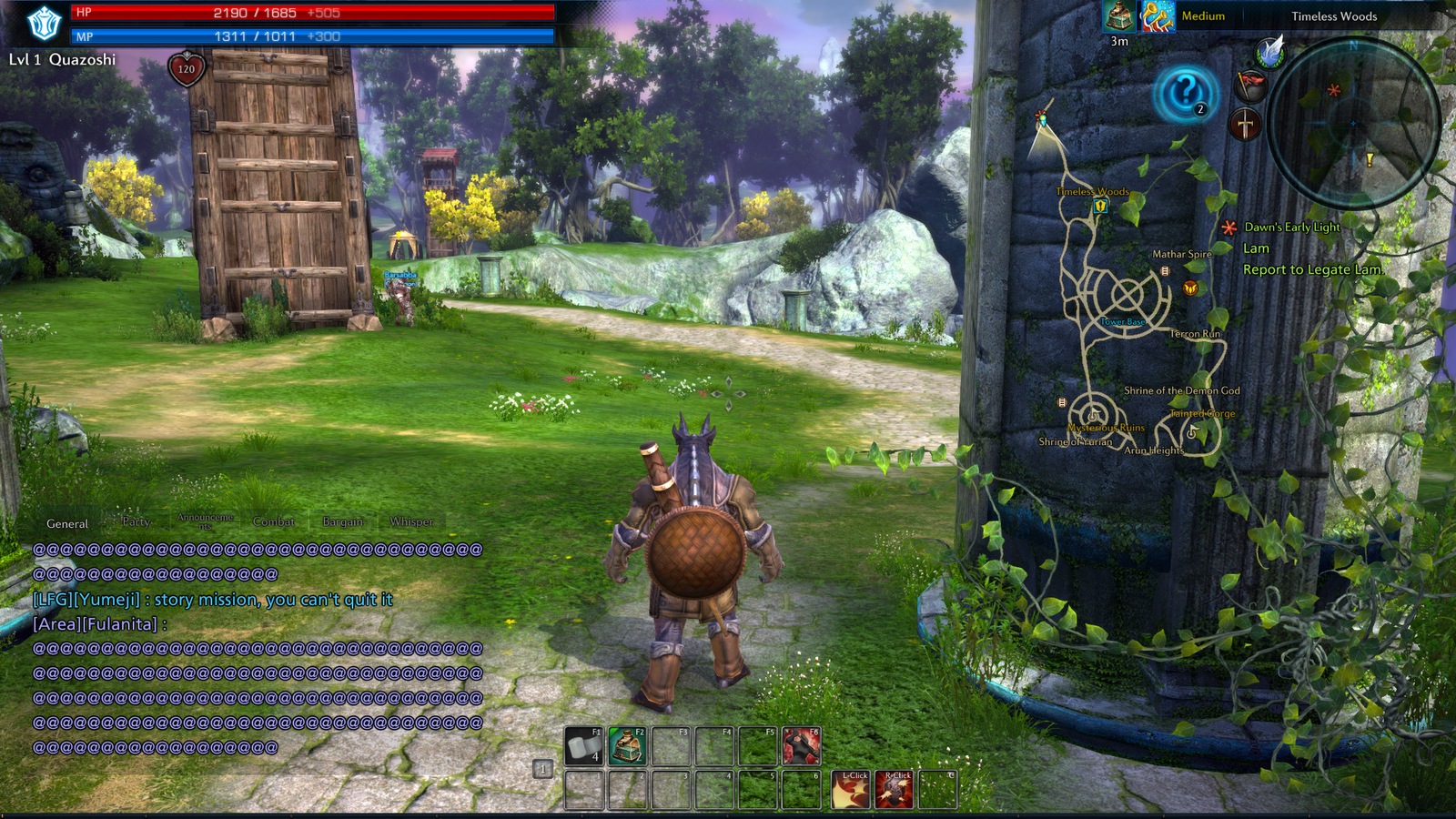Viewport: 1456px width, 819px height.
Task: Click the white wing icon by minimap
Action: click(x=1270, y=52)
